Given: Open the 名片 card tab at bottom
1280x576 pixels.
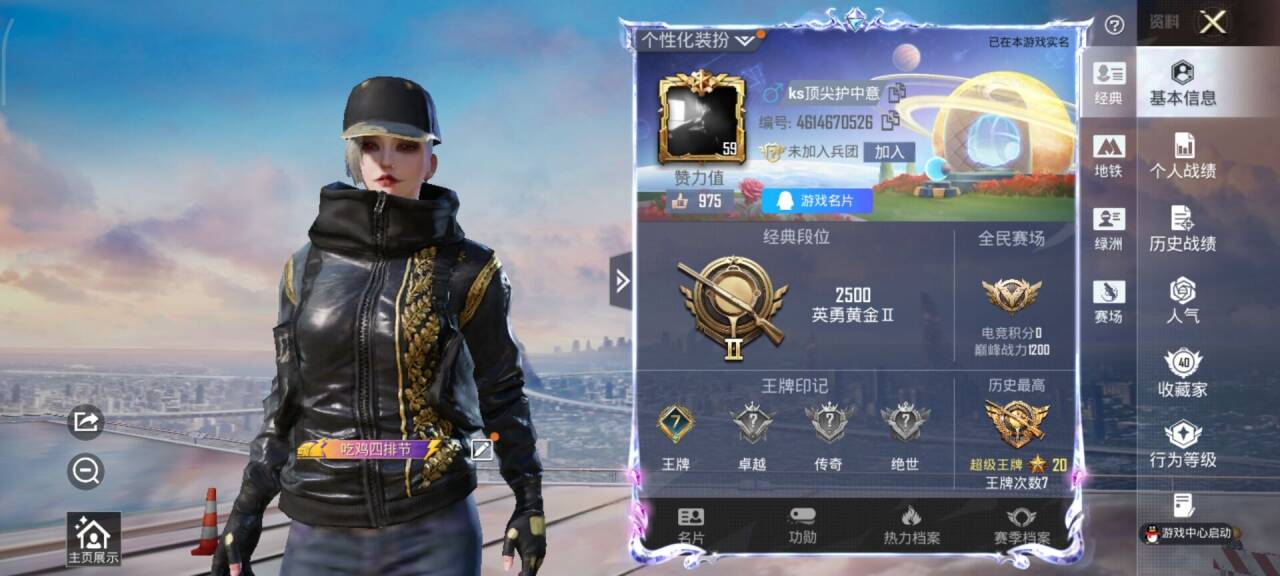Looking at the screenshot, I should (x=691, y=526).
